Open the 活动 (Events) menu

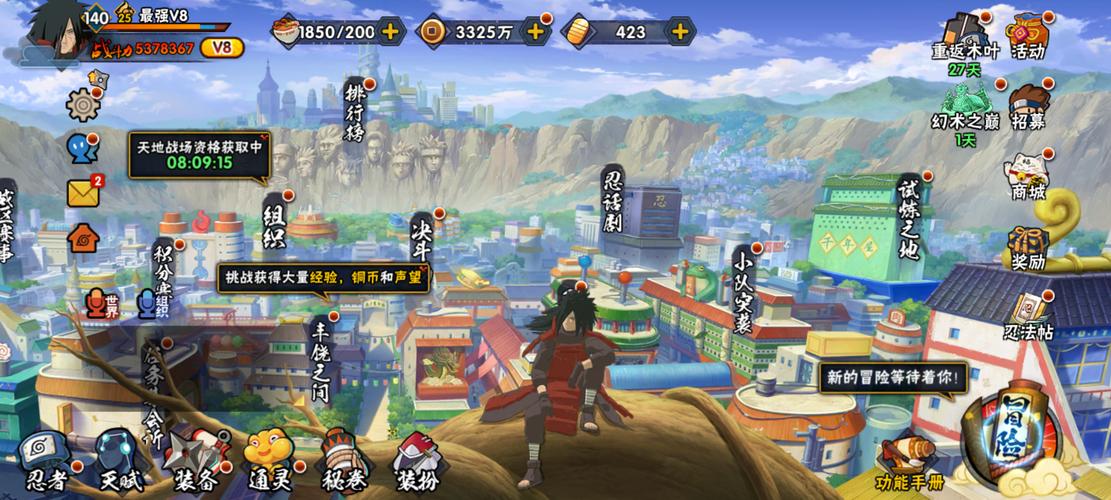click(1028, 34)
